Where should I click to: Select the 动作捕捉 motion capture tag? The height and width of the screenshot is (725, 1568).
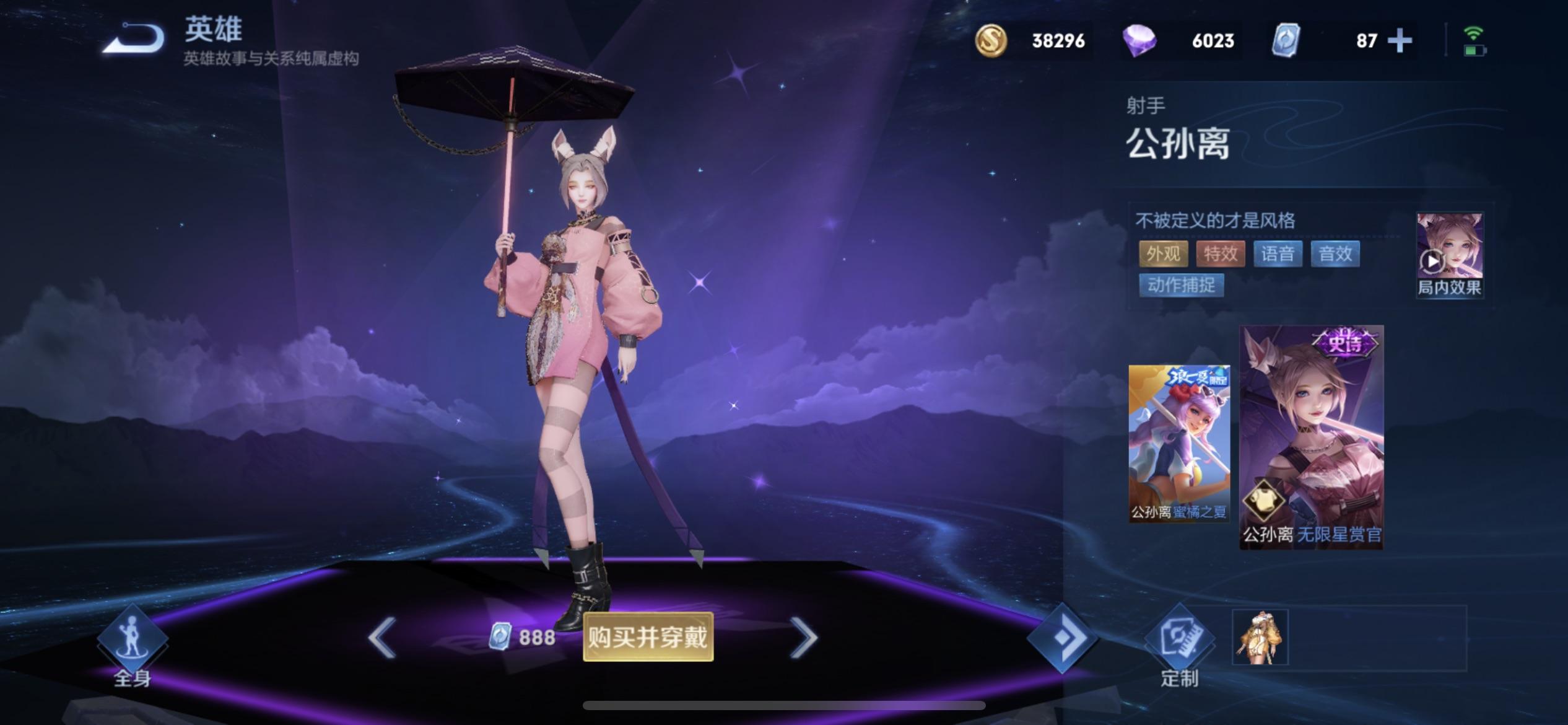click(x=1181, y=285)
